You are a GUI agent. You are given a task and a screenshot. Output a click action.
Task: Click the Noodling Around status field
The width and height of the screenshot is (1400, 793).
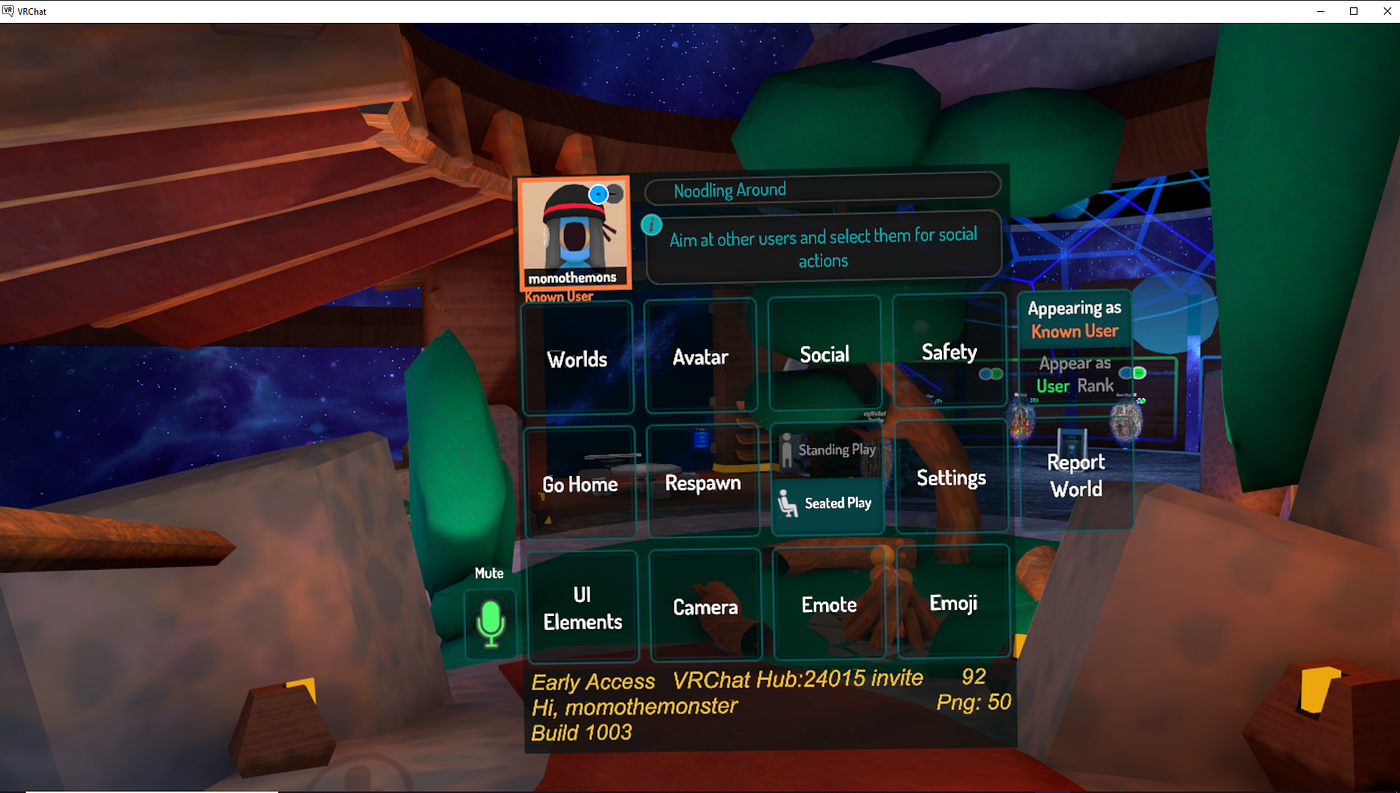(x=822, y=190)
